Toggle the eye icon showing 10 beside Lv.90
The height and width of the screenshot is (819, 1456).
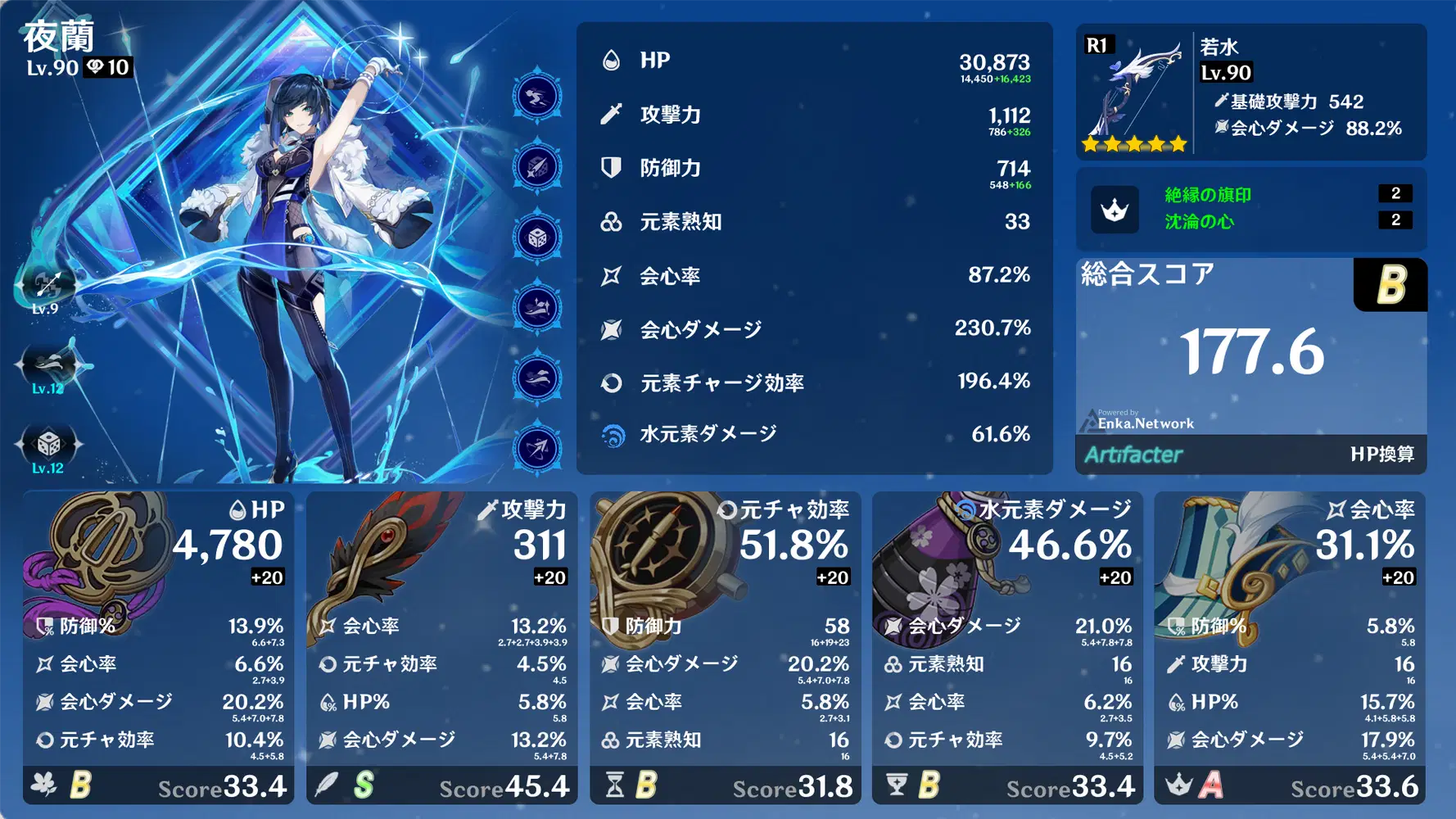tap(100, 69)
